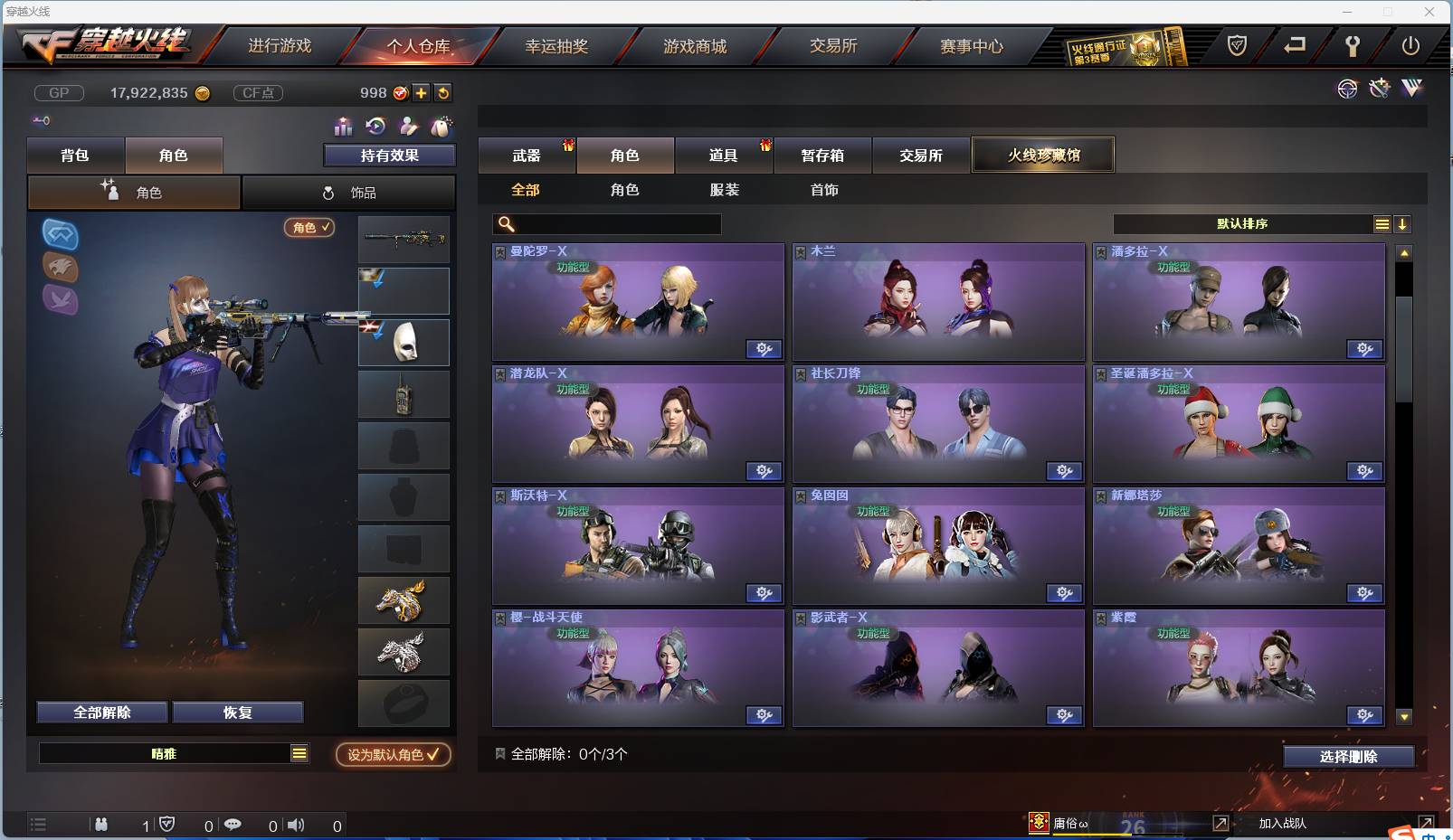Open the fashion dye-bag icon above the wardrobe panel

(442, 127)
